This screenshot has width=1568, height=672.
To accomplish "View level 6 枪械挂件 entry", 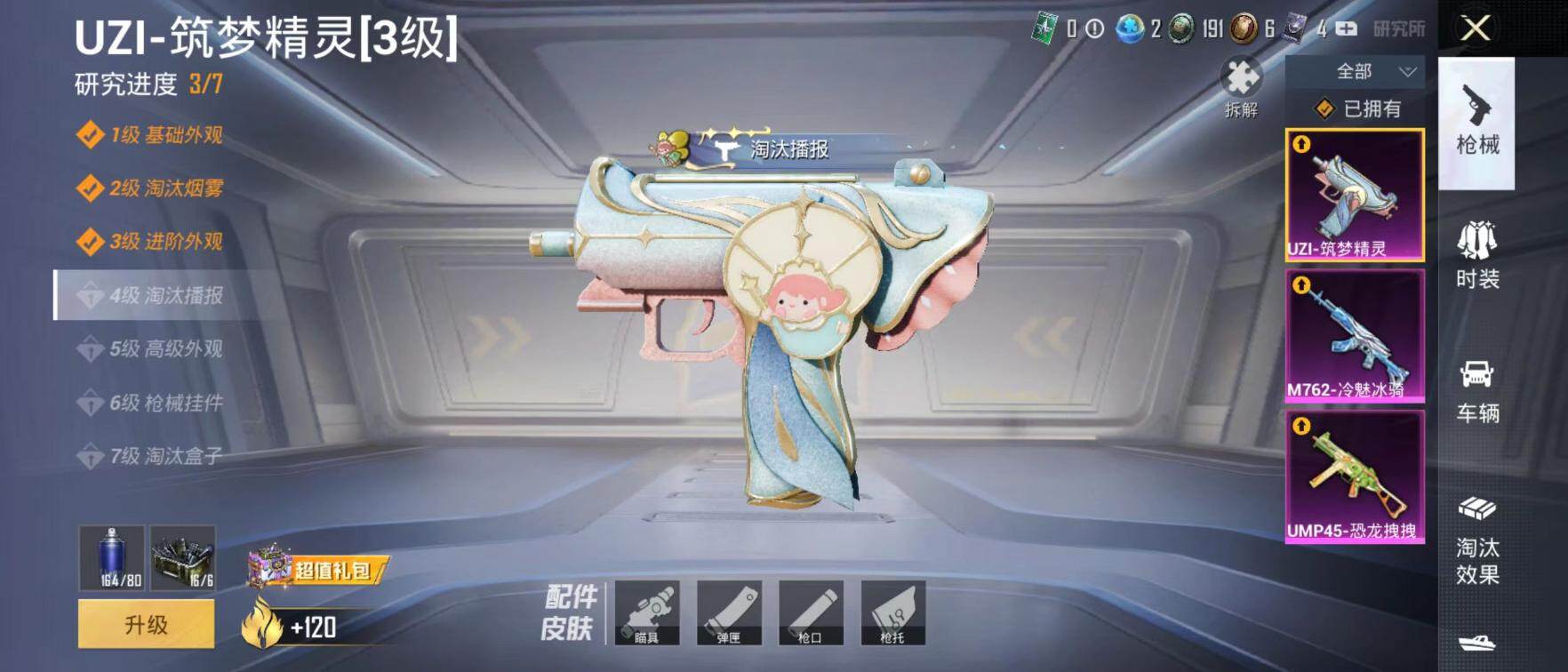I will [151, 403].
